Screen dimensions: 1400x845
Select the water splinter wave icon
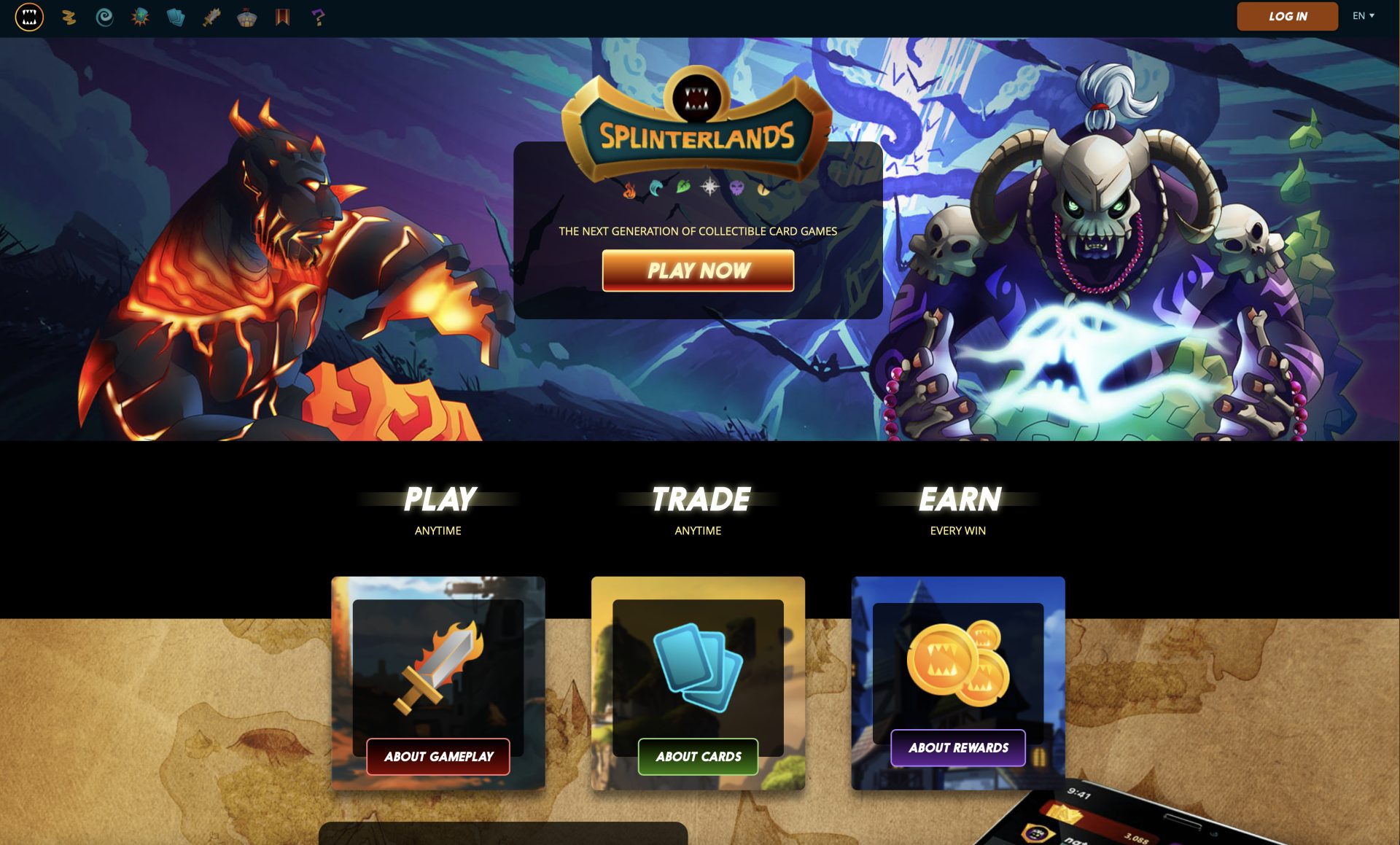[x=655, y=187]
